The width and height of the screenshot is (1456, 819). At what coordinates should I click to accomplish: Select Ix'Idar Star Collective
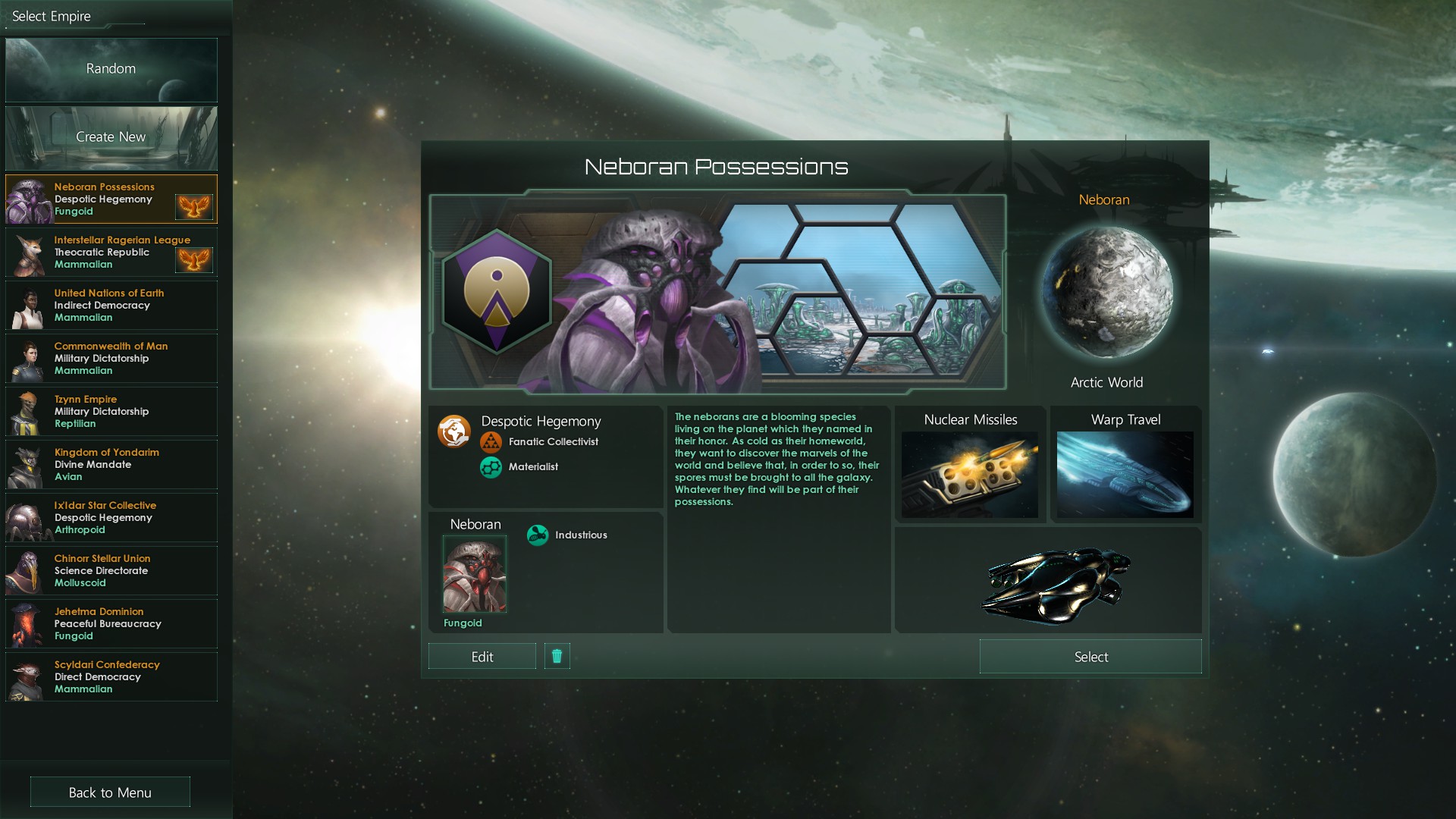(111, 518)
